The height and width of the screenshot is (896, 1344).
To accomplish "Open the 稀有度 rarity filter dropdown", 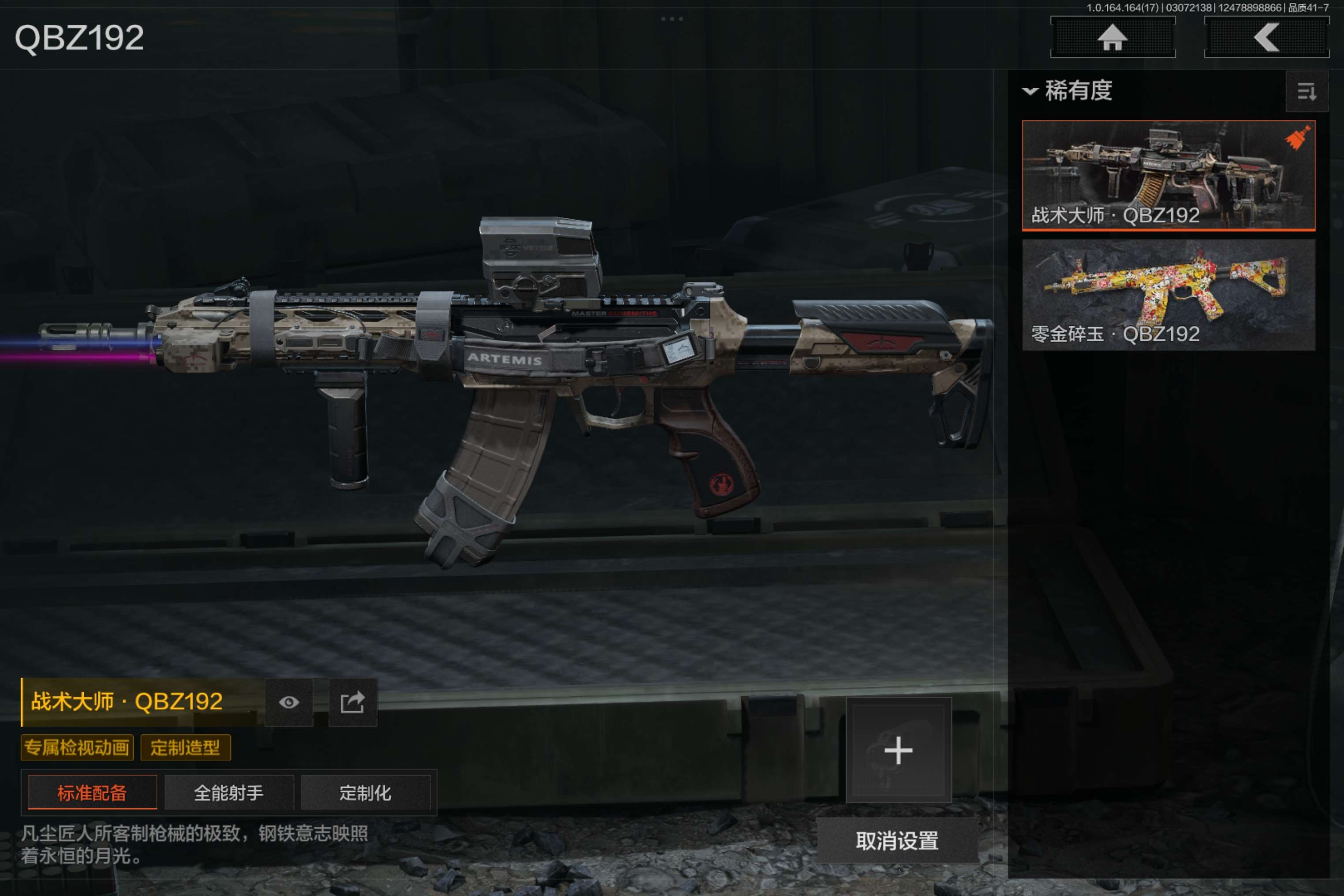I will pyautogui.click(x=1068, y=91).
